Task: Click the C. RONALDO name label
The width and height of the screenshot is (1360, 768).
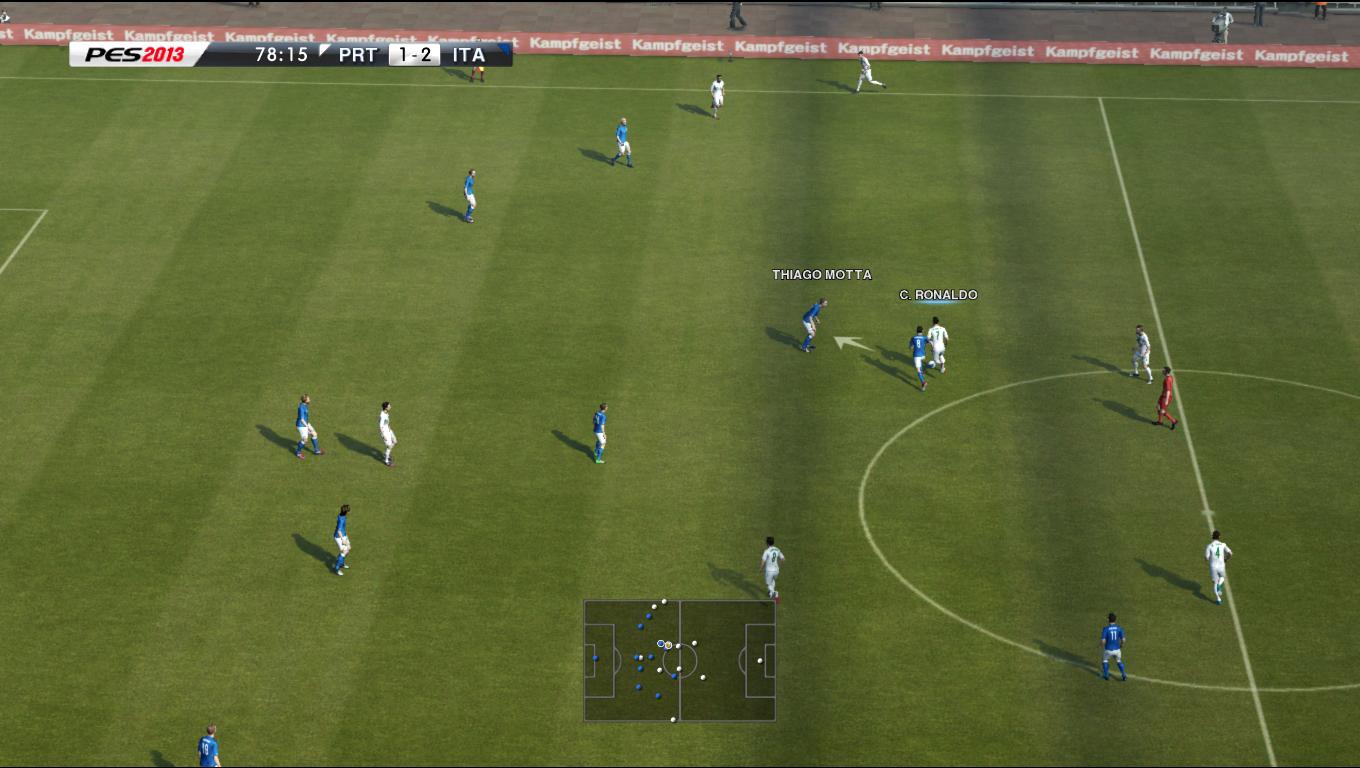Action: [938, 295]
